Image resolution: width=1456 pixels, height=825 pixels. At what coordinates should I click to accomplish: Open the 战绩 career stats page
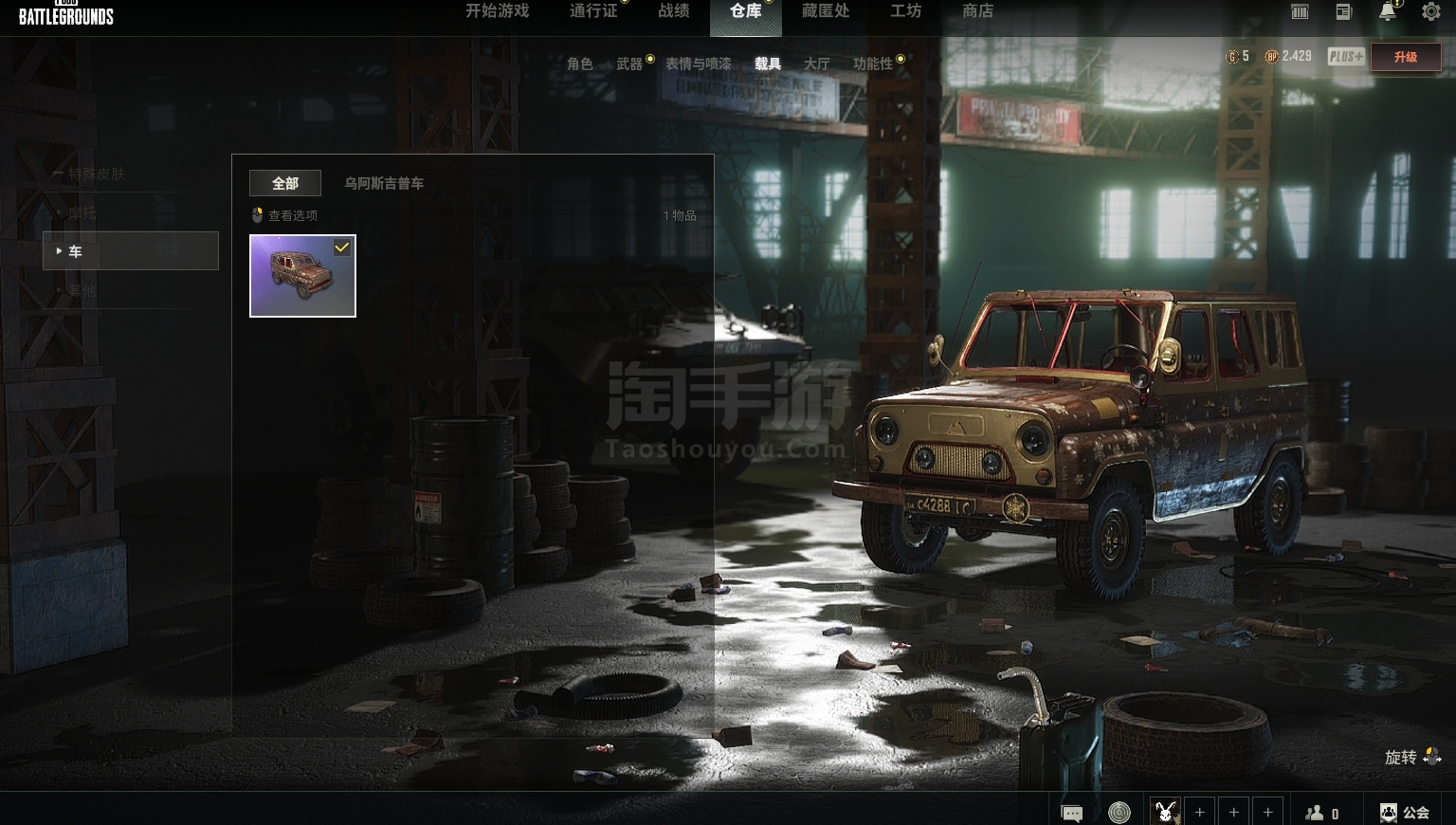(x=674, y=11)
